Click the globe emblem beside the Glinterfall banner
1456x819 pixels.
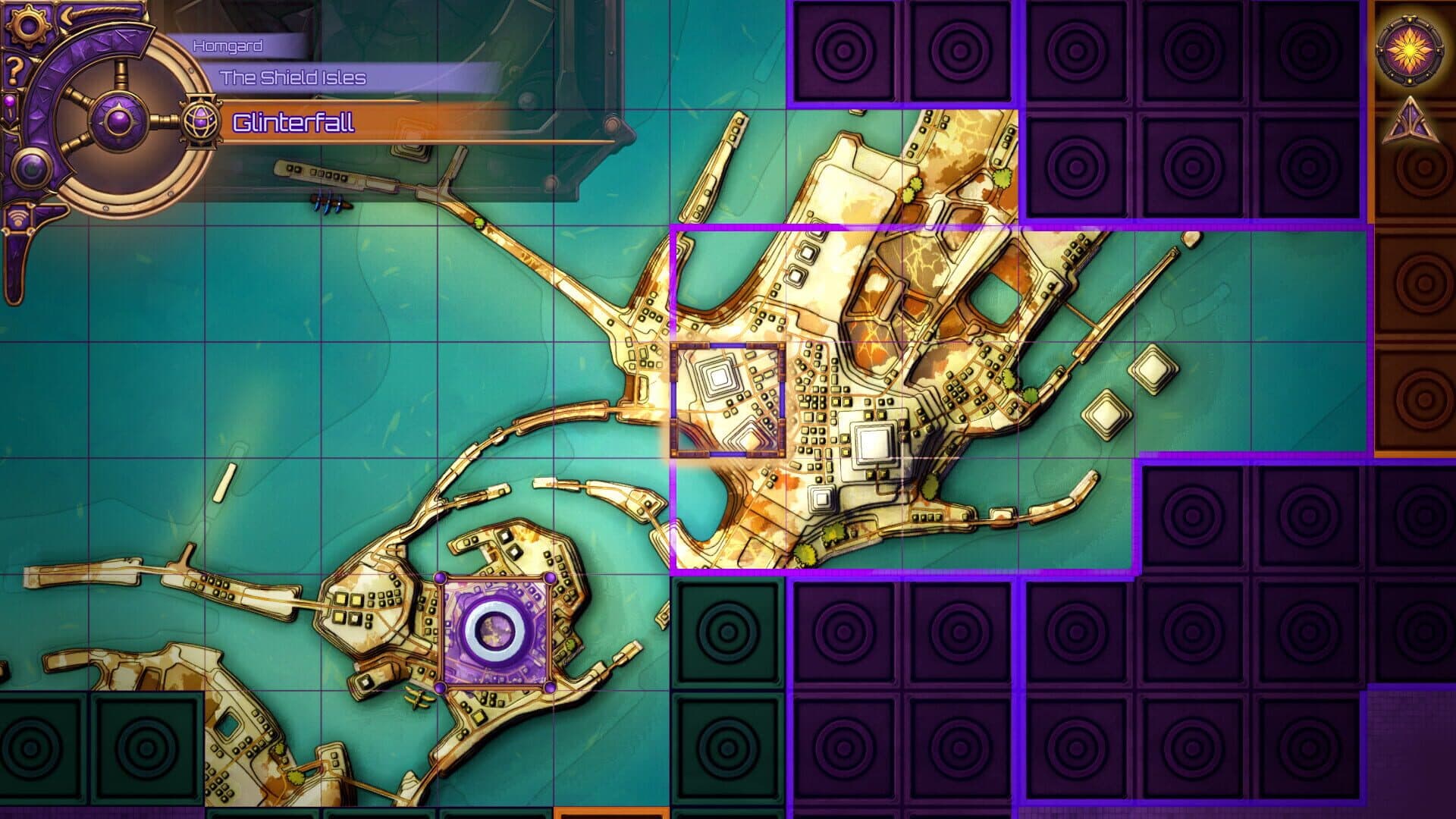pos(199,119)
